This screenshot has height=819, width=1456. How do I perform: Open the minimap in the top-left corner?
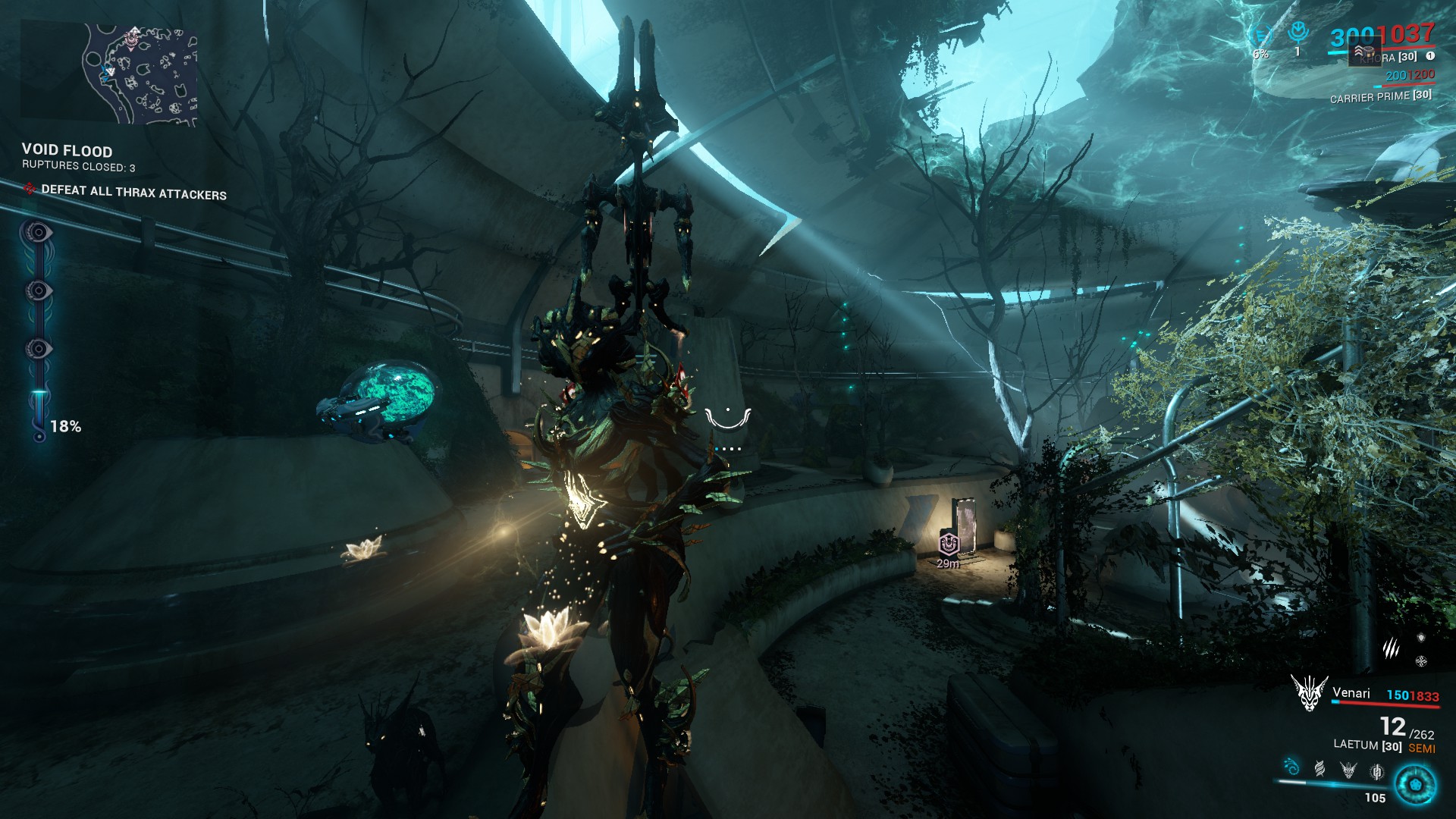coord(110,74)
